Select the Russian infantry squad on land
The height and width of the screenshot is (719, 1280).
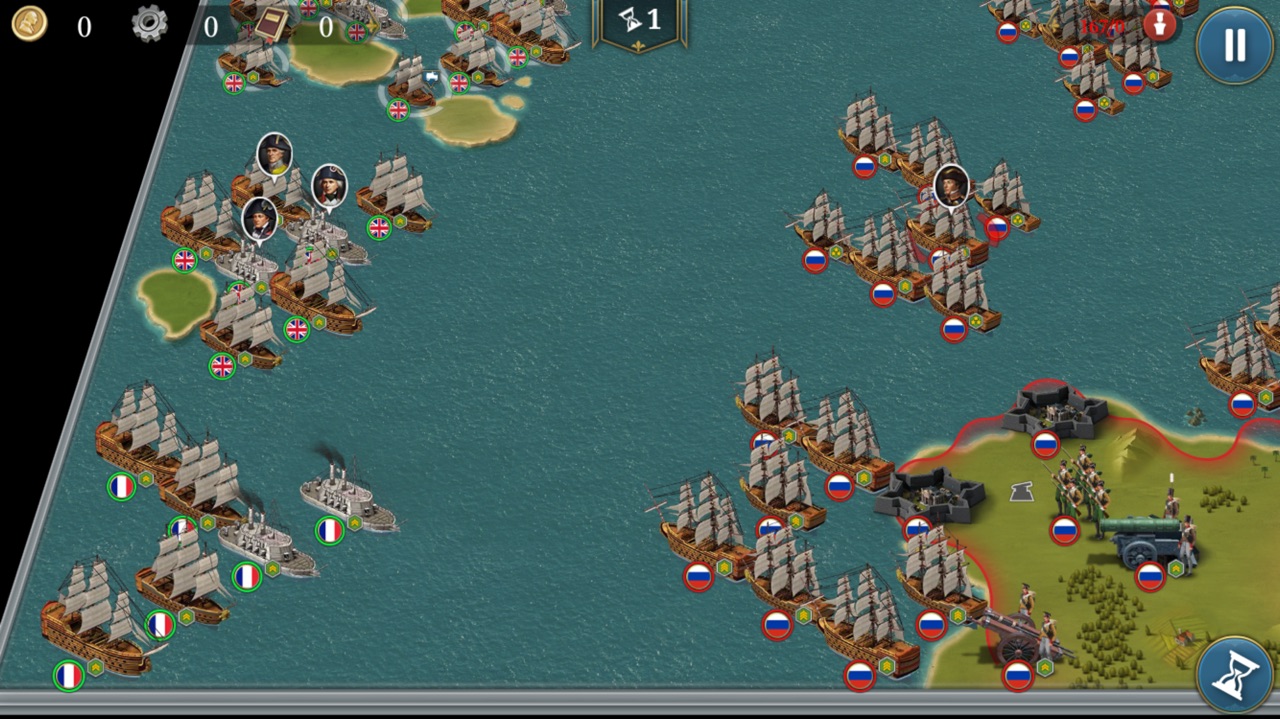[x=1078, y=487]
